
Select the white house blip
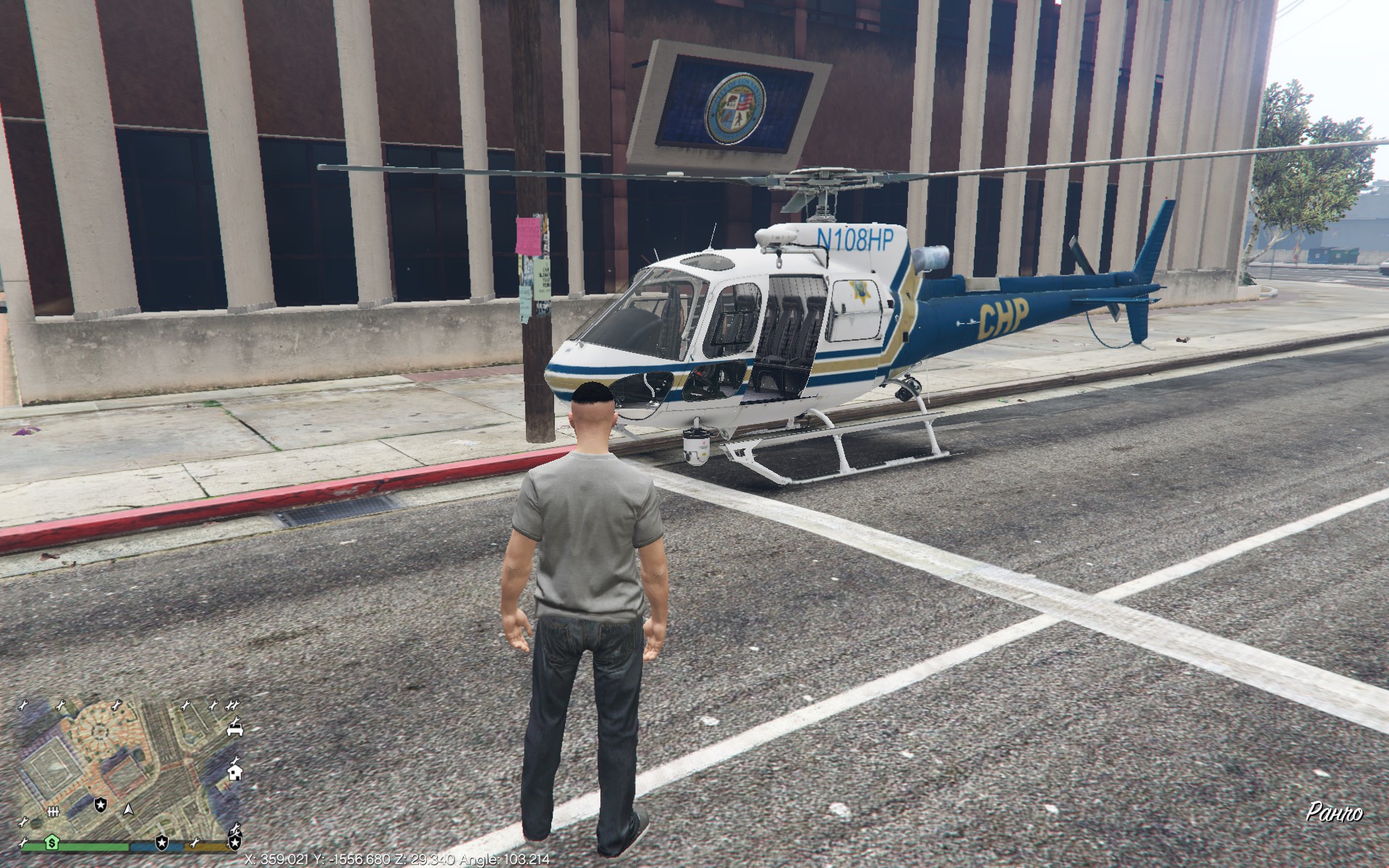pyautogui.click(x=234, y=773)
